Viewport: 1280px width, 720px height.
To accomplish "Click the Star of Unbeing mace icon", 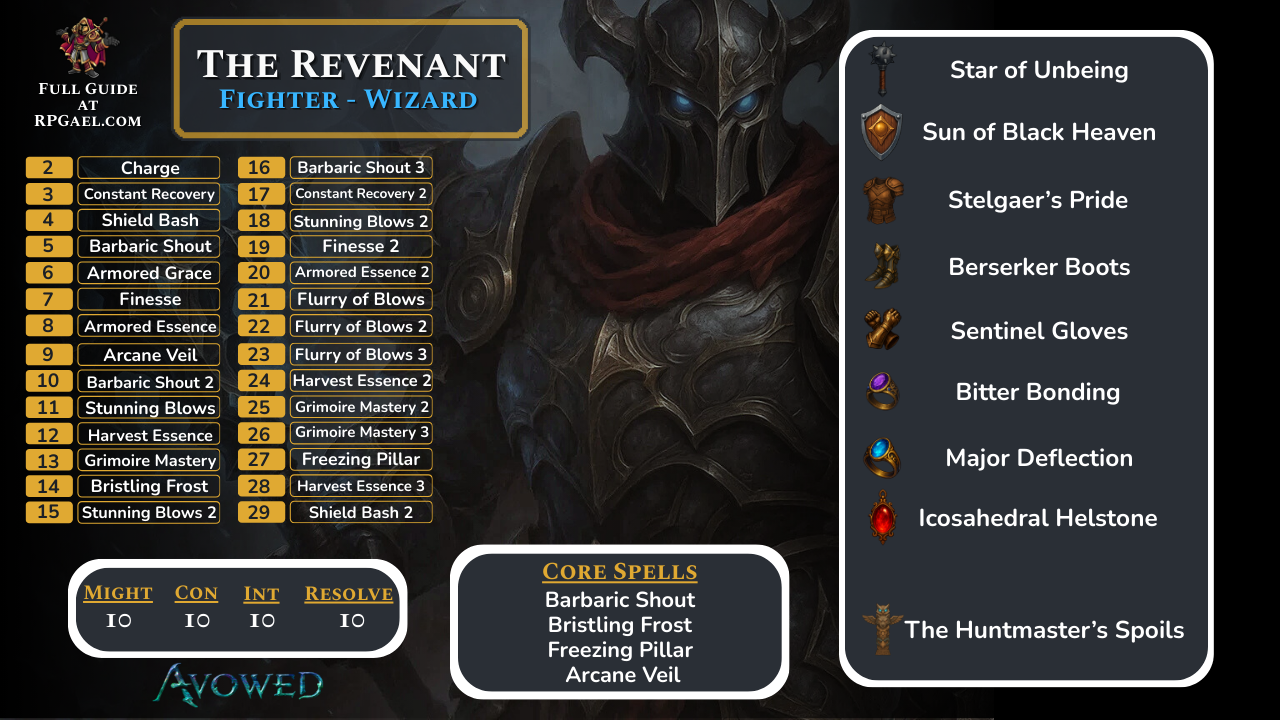I will coord(882,68).
